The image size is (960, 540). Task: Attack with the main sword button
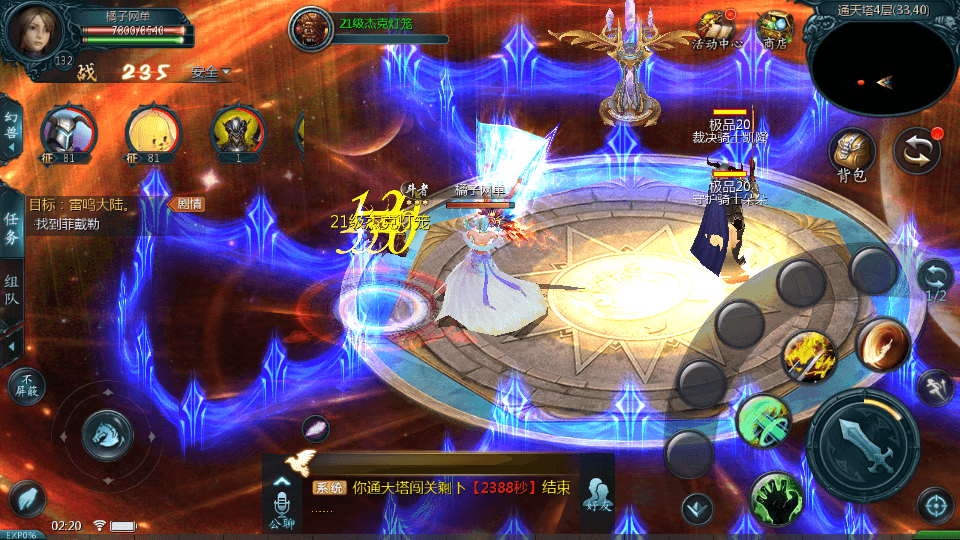click(862, 438)
